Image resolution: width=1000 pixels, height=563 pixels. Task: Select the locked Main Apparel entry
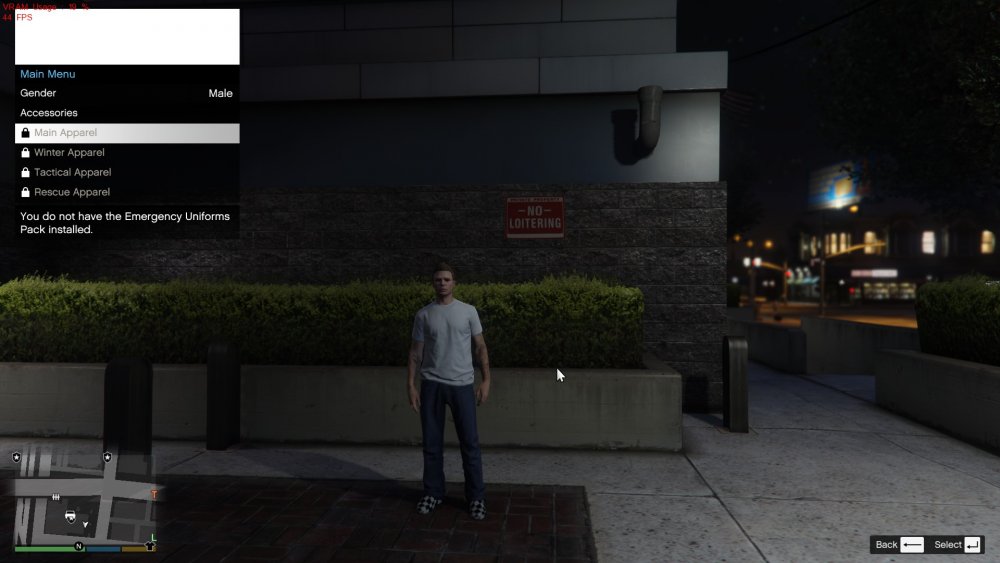(127, 133)
